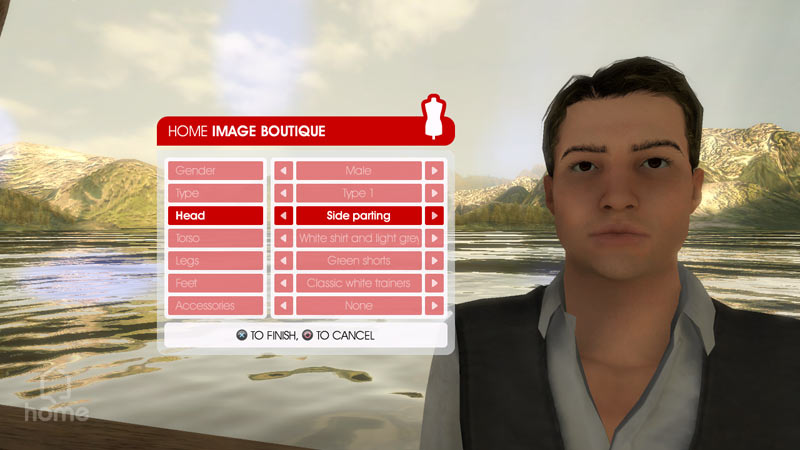Select the Accessories category row
Screen dimensions: 800x450
[215, 305]
